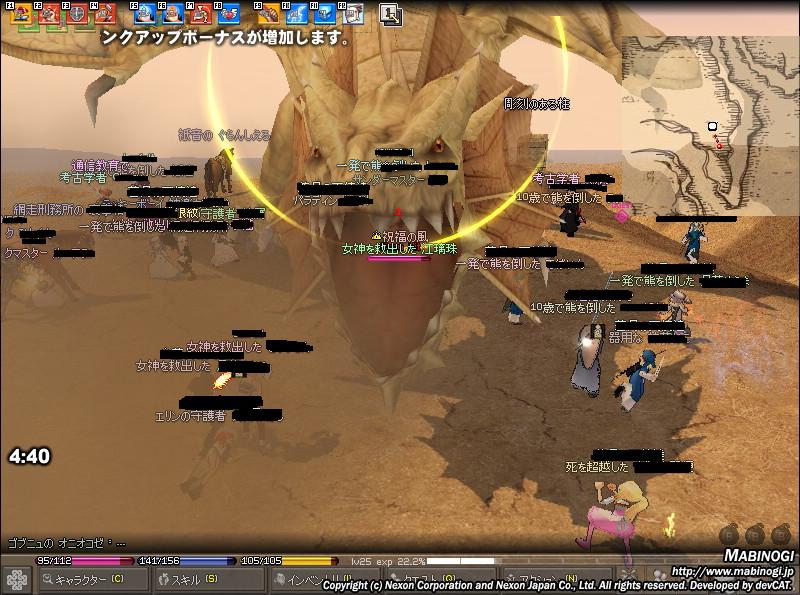The image size is (800, 595).
Task: Activate the F12 hotbar slot
Action: click(352, 14)
